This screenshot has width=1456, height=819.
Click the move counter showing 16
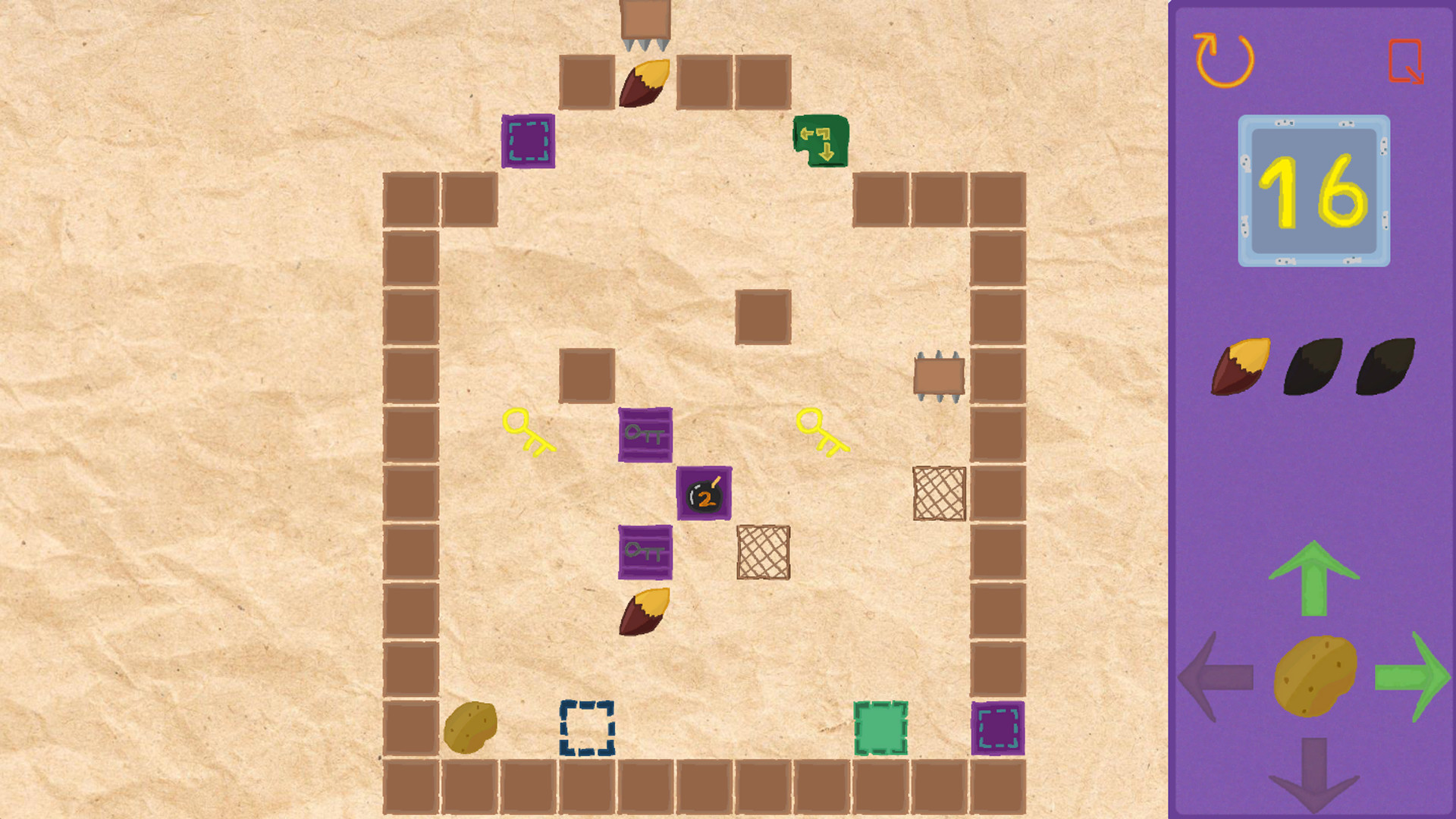tap(1314, 190)
